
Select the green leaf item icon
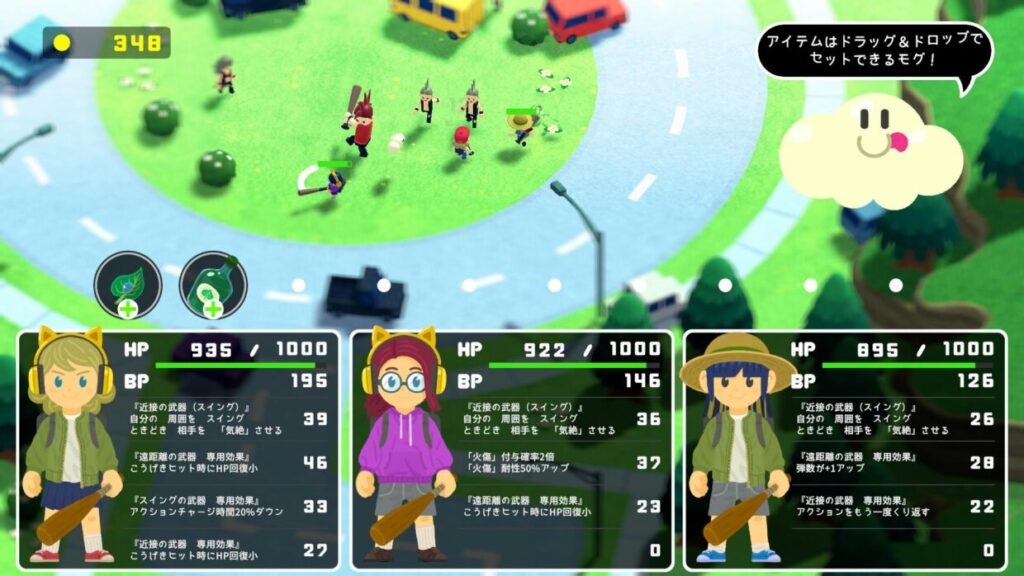point(127,284)
